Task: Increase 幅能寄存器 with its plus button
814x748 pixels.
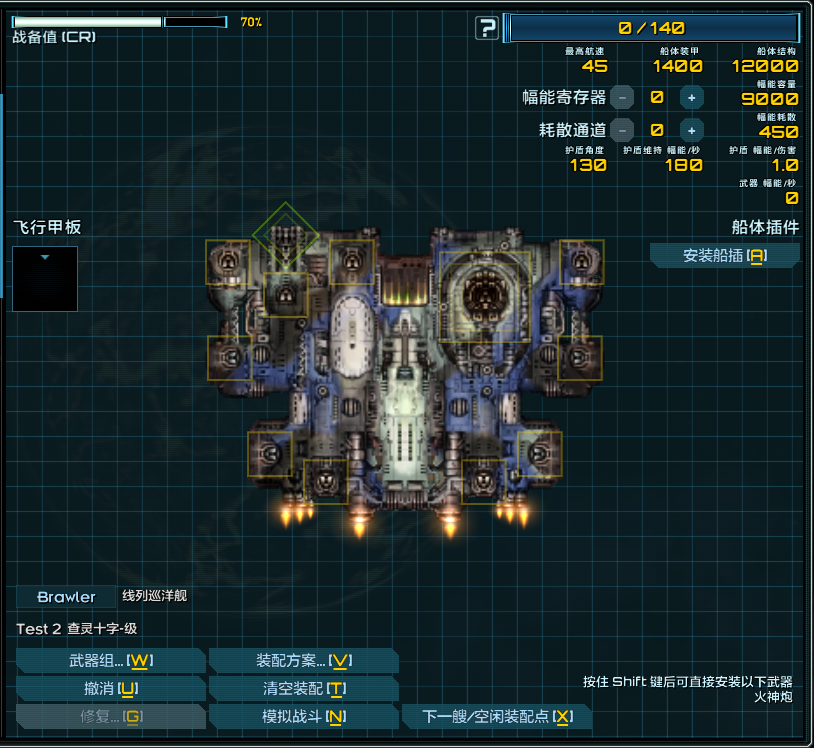Action: (x=691, y=97)
